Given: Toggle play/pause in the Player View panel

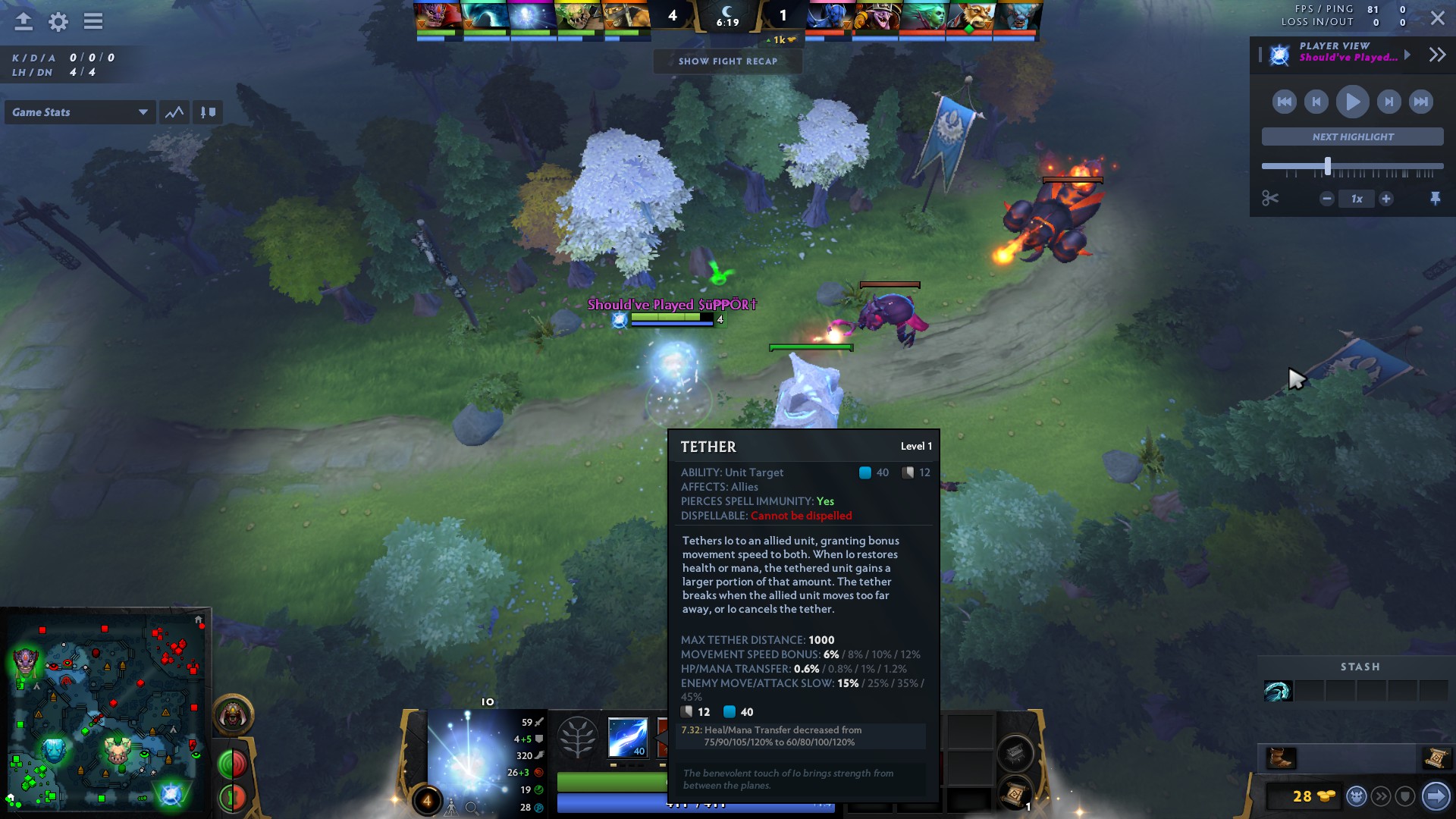Looking at the screenshot, I should coord(1352,101).
